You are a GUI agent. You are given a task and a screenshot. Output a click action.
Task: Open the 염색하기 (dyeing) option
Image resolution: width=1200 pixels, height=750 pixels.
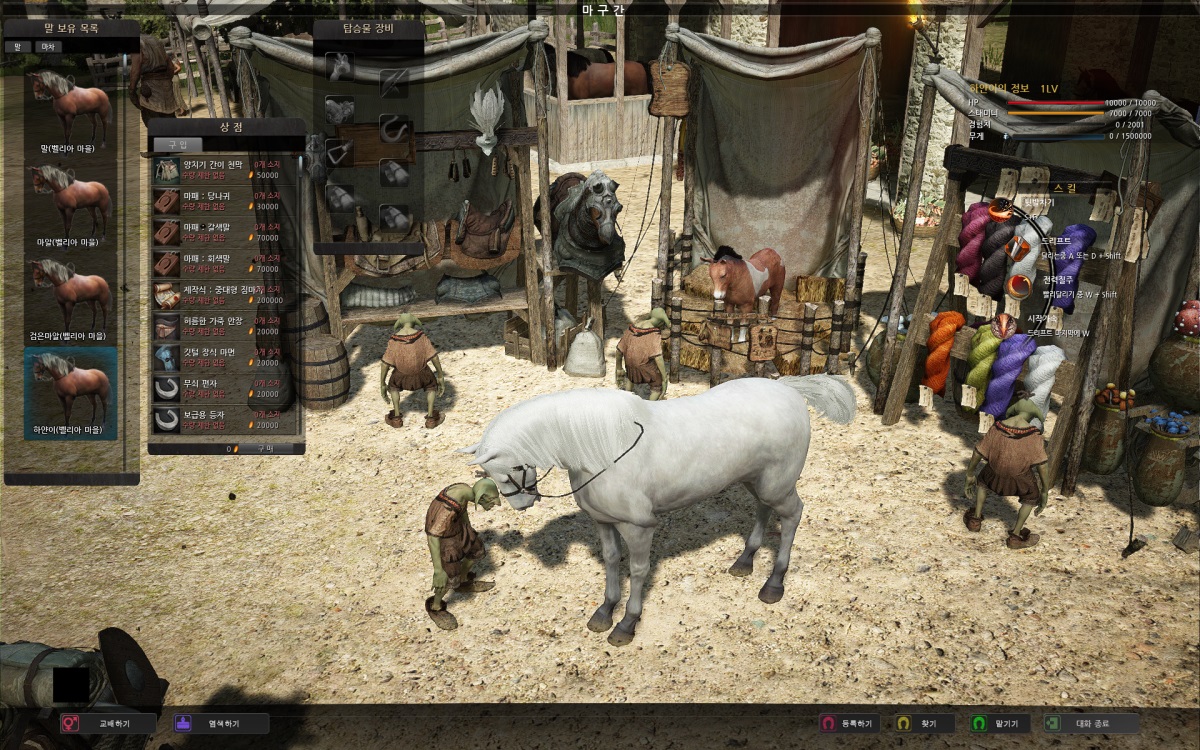click(220, 723)
